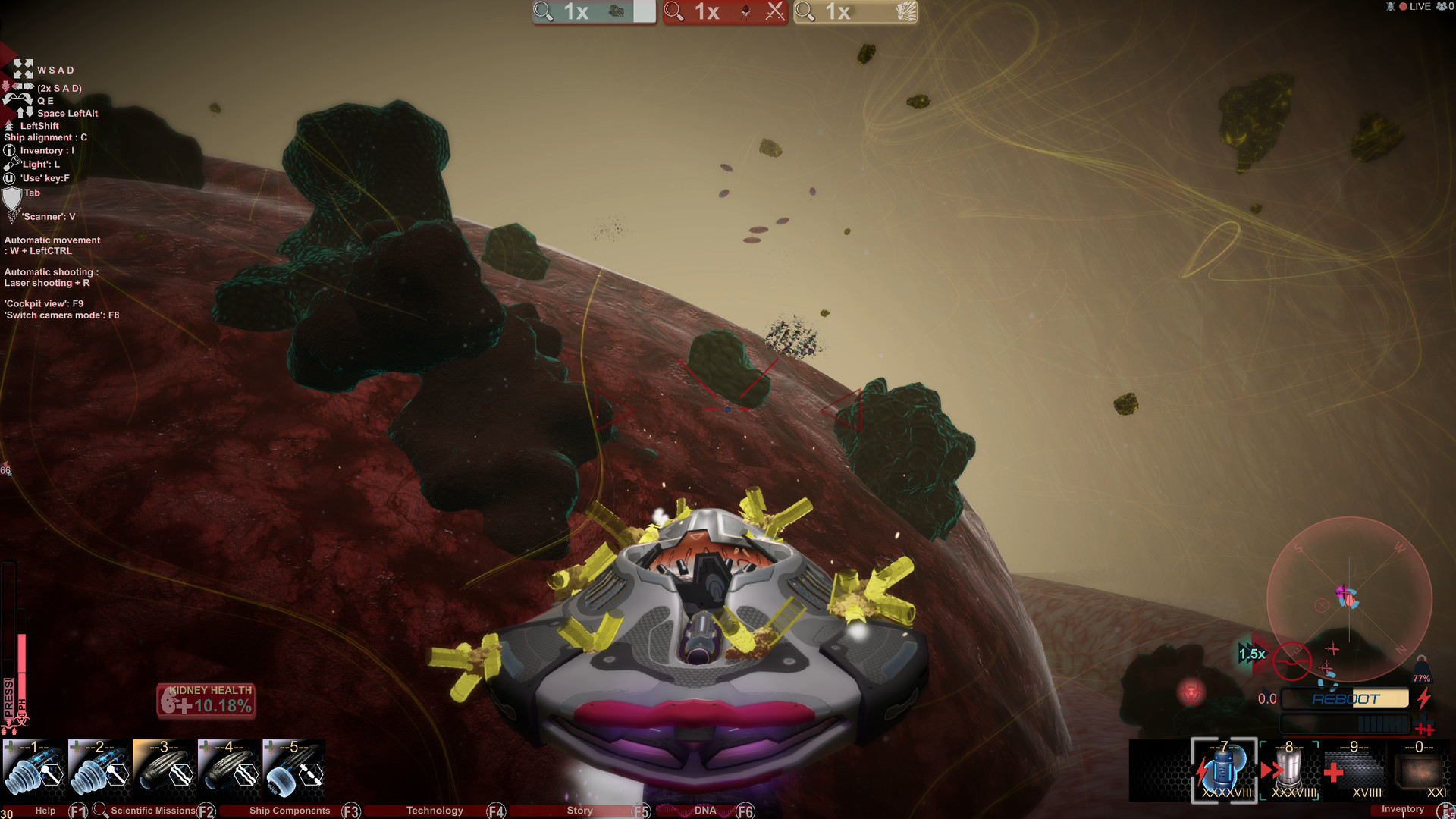This screenshot has height=819, width=1456.
Task: Click the Kidney Health indicator
Action: pyautogui.click(x=206, y=700)
